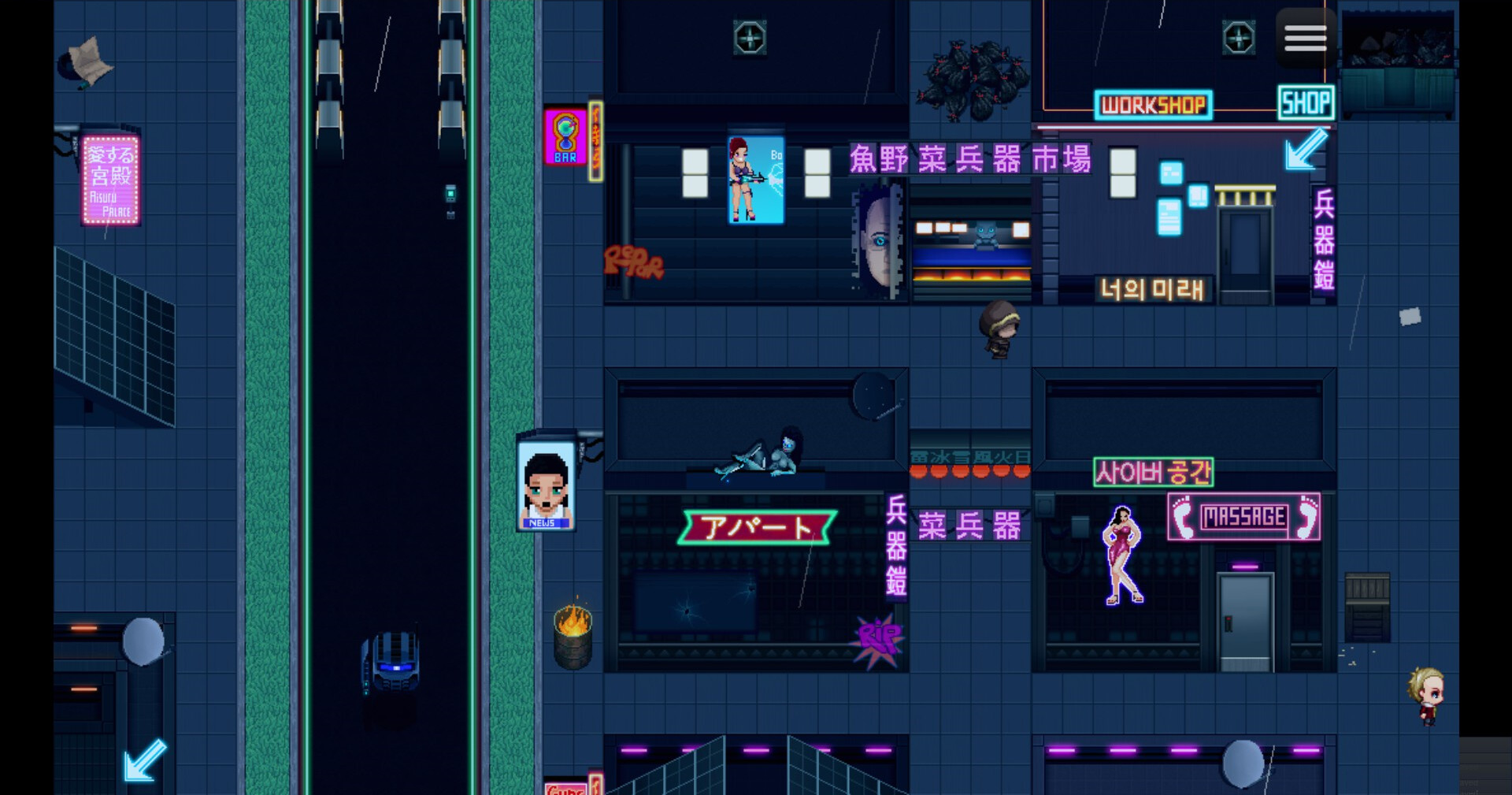Open the hamburger menu
The image size is (1512, 795).
coord(1305,37)
